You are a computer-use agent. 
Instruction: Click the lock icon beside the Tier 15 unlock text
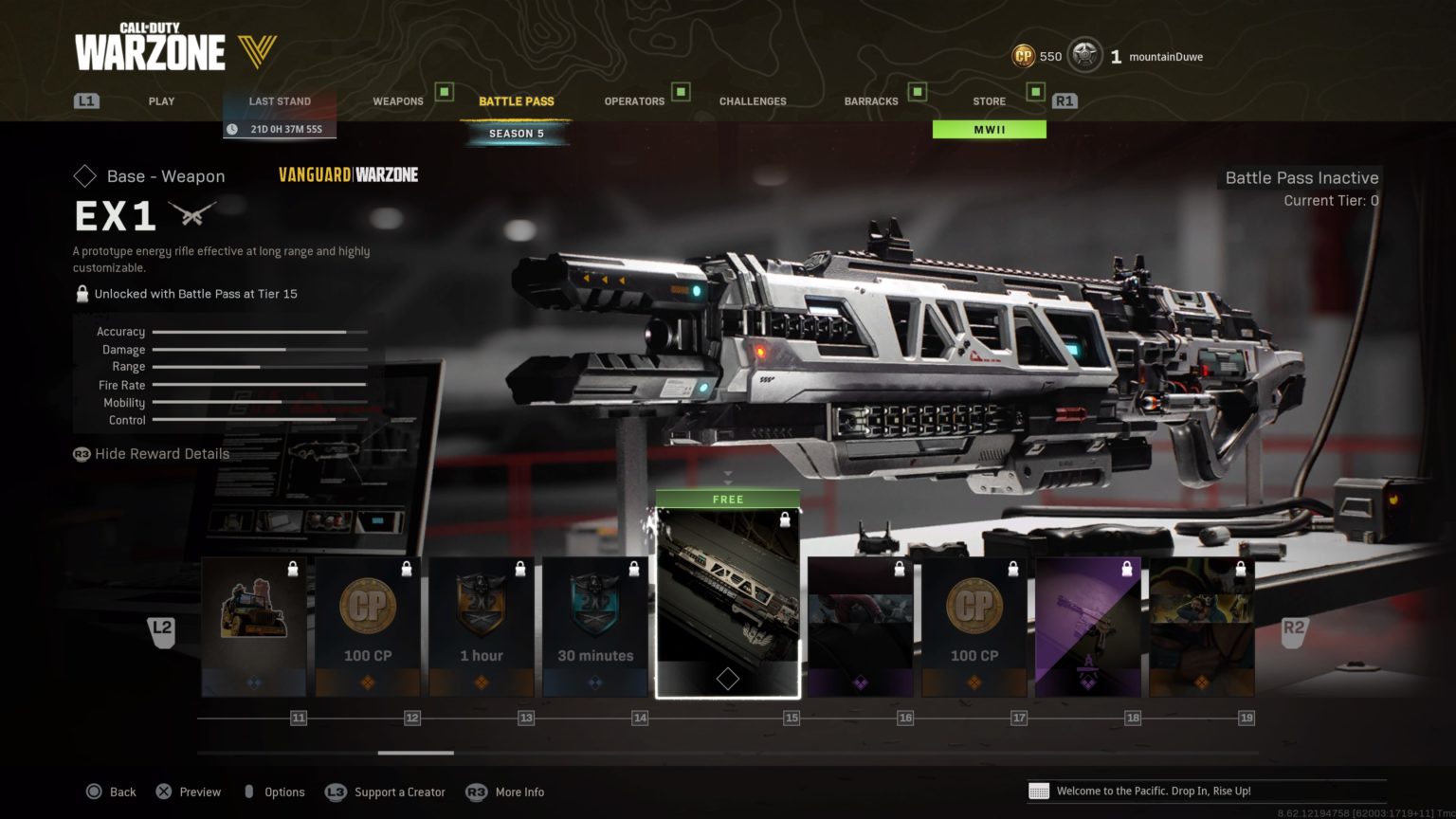click(82, 293)
